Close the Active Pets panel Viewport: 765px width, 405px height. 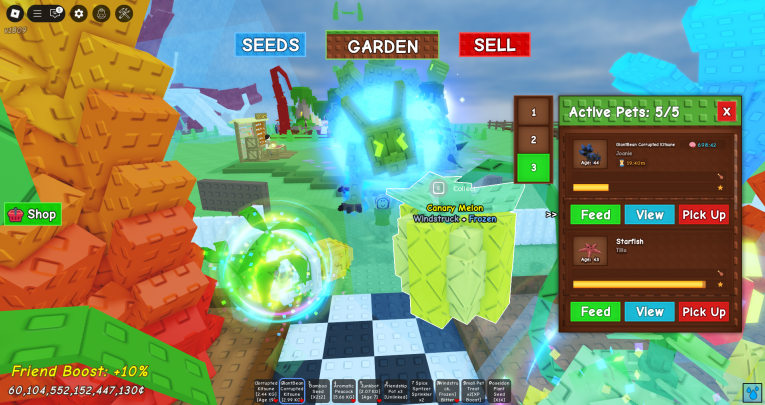[726, 111]
